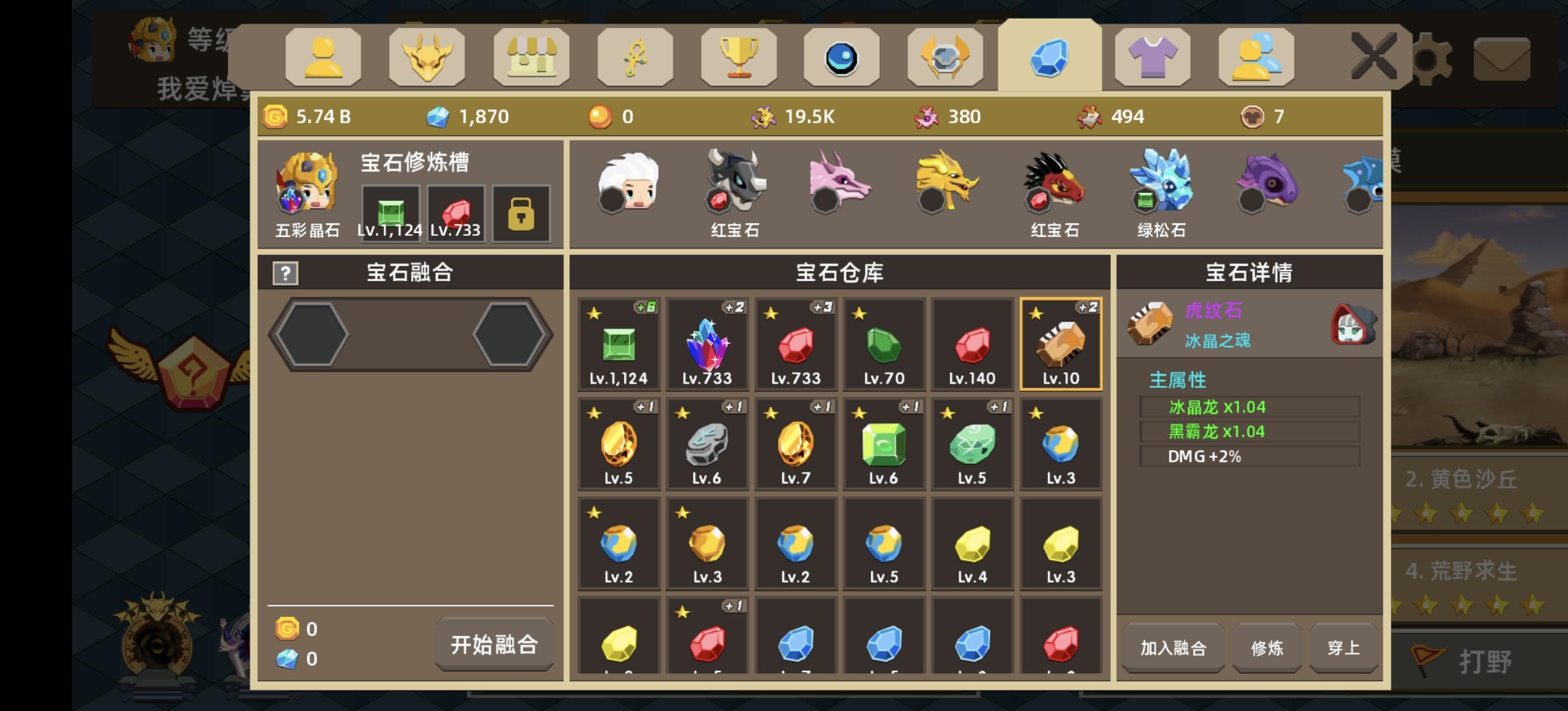1568x711 pixels.
Task: Click the 修炼 cultivate button
Action: (1266, 648)
